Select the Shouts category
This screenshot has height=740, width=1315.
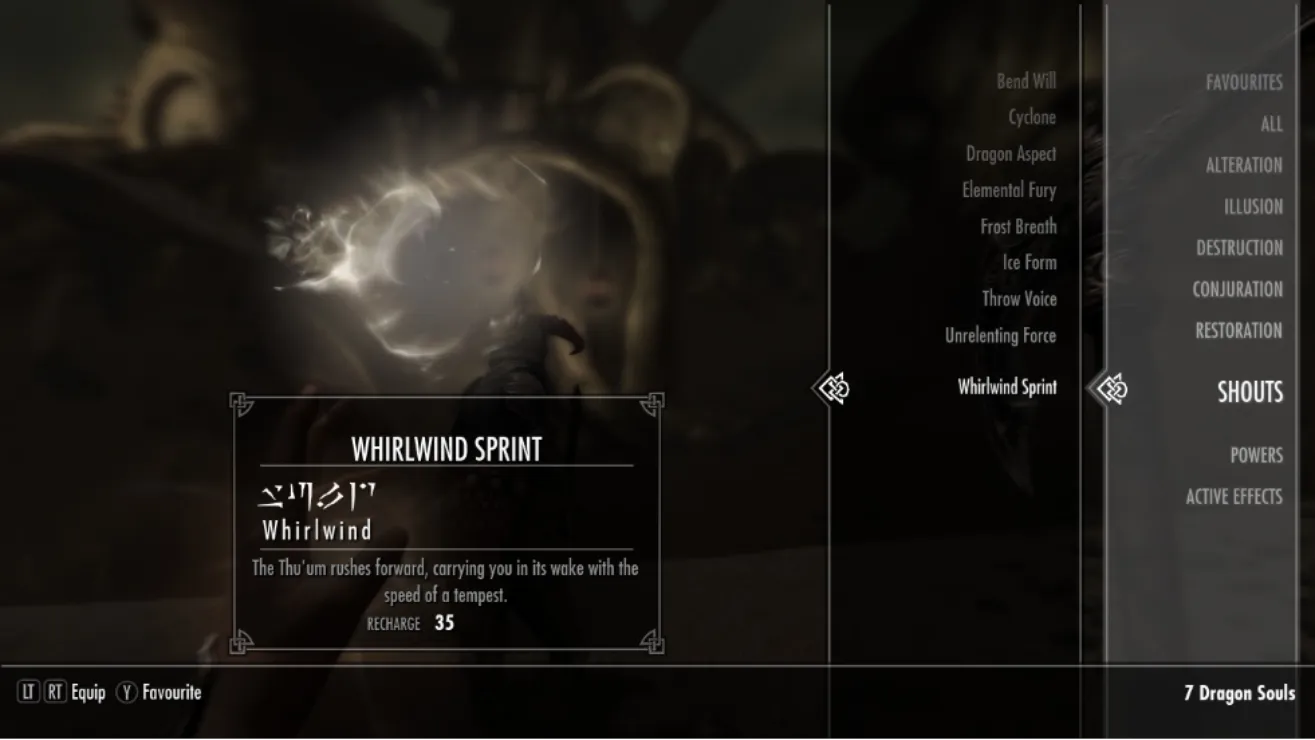(1249, 392)
